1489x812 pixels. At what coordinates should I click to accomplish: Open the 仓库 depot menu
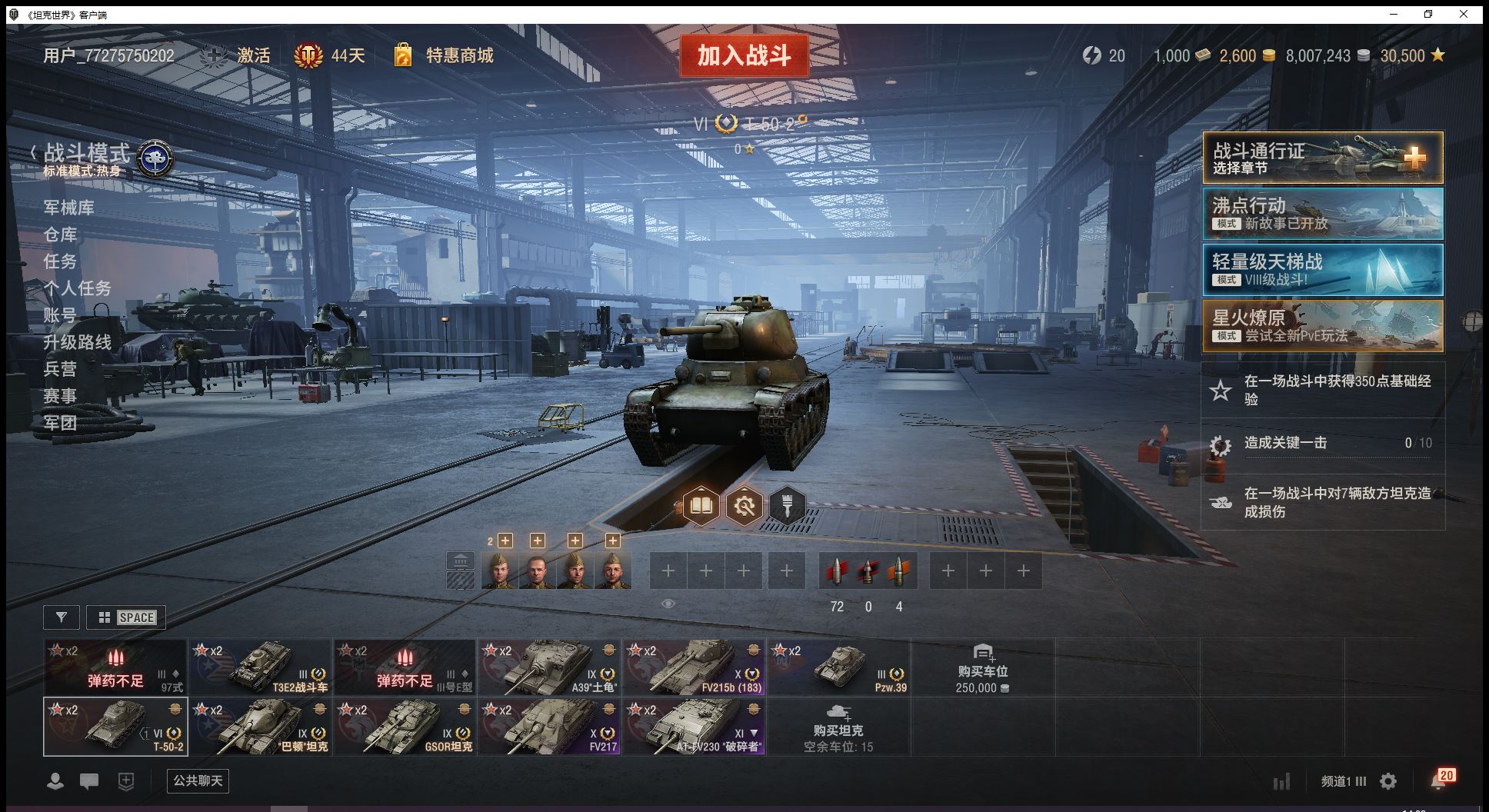pyautogui.click(x=60, y=235)
